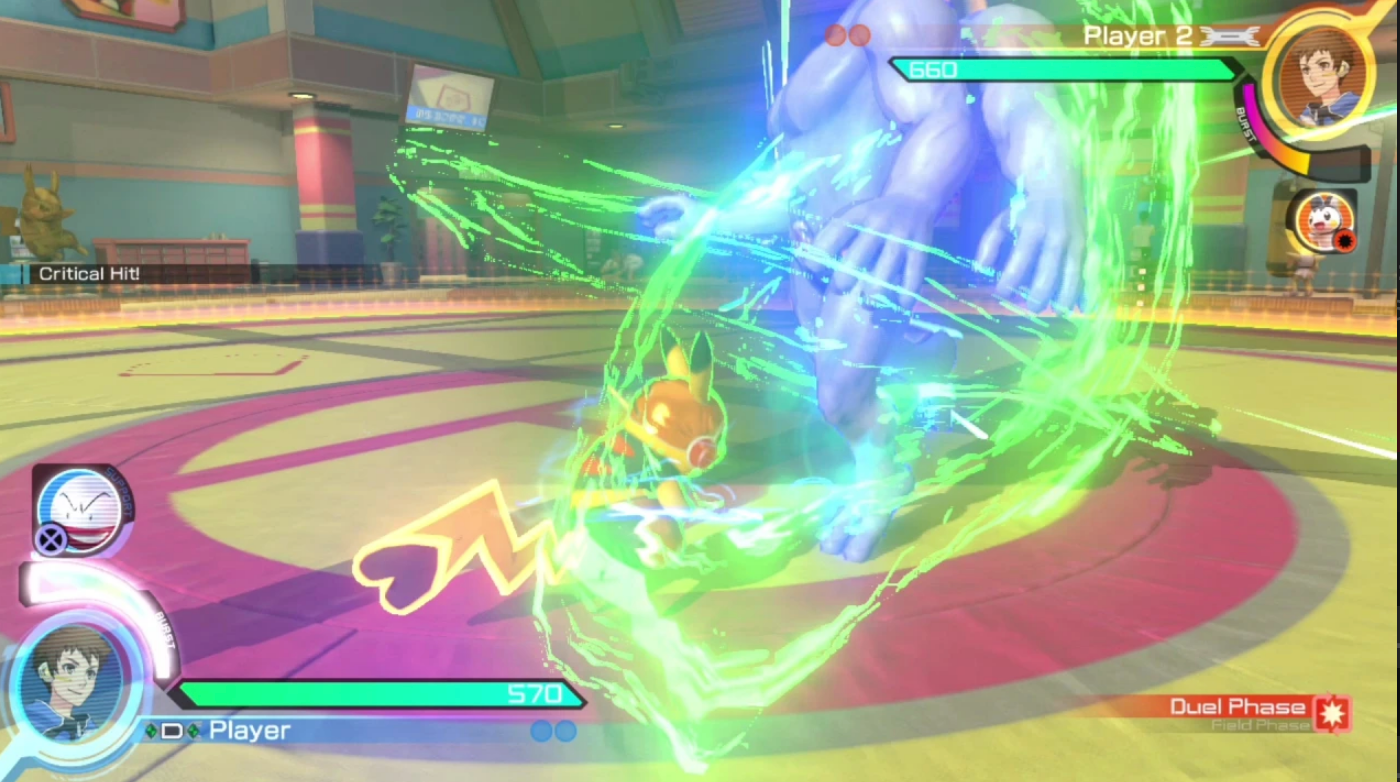Click the round markers near Player 2's portrait
The height and width of the screenshot is (782, 1400).
[846, 36]
